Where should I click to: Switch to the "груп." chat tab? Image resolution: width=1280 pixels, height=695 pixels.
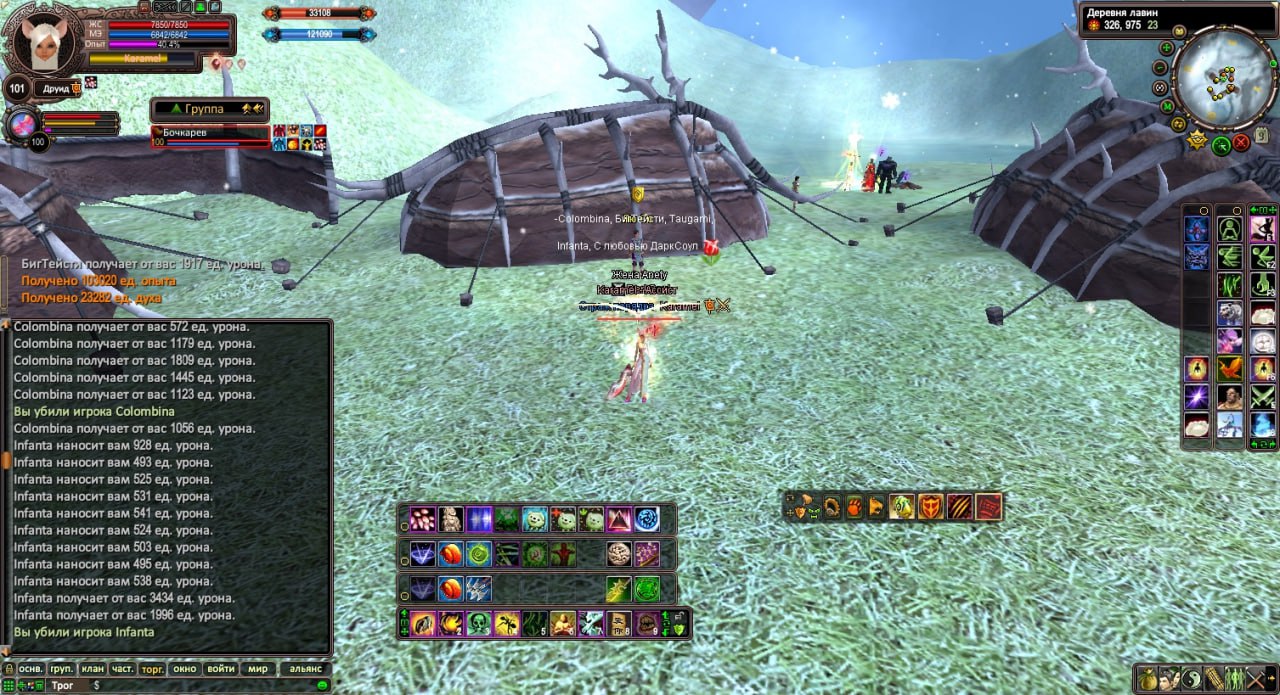point(61,668)
